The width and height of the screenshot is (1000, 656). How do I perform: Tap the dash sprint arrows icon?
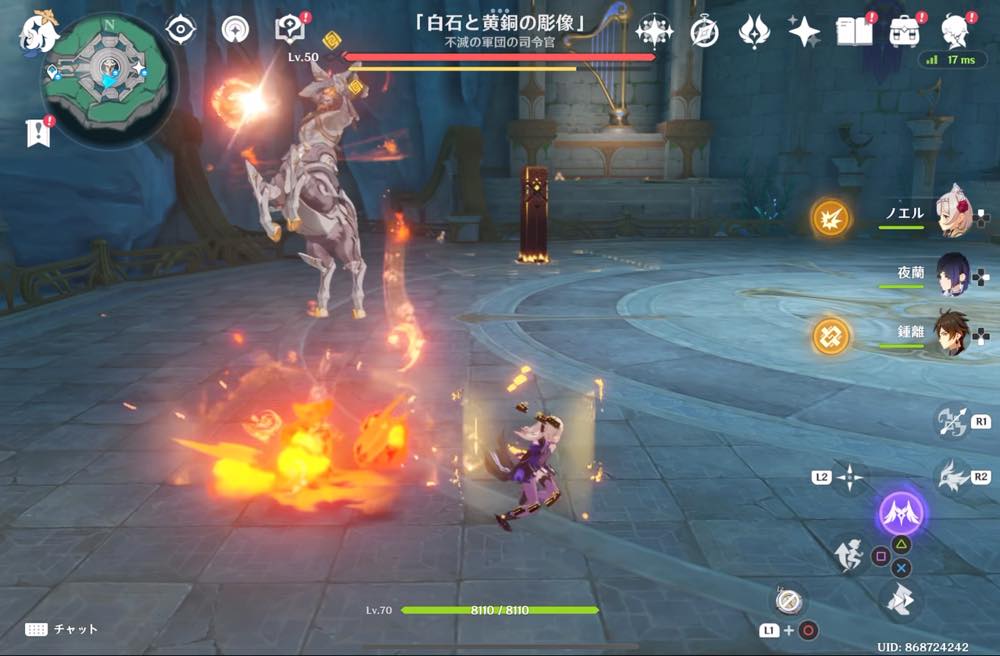[x=903, y=600]
